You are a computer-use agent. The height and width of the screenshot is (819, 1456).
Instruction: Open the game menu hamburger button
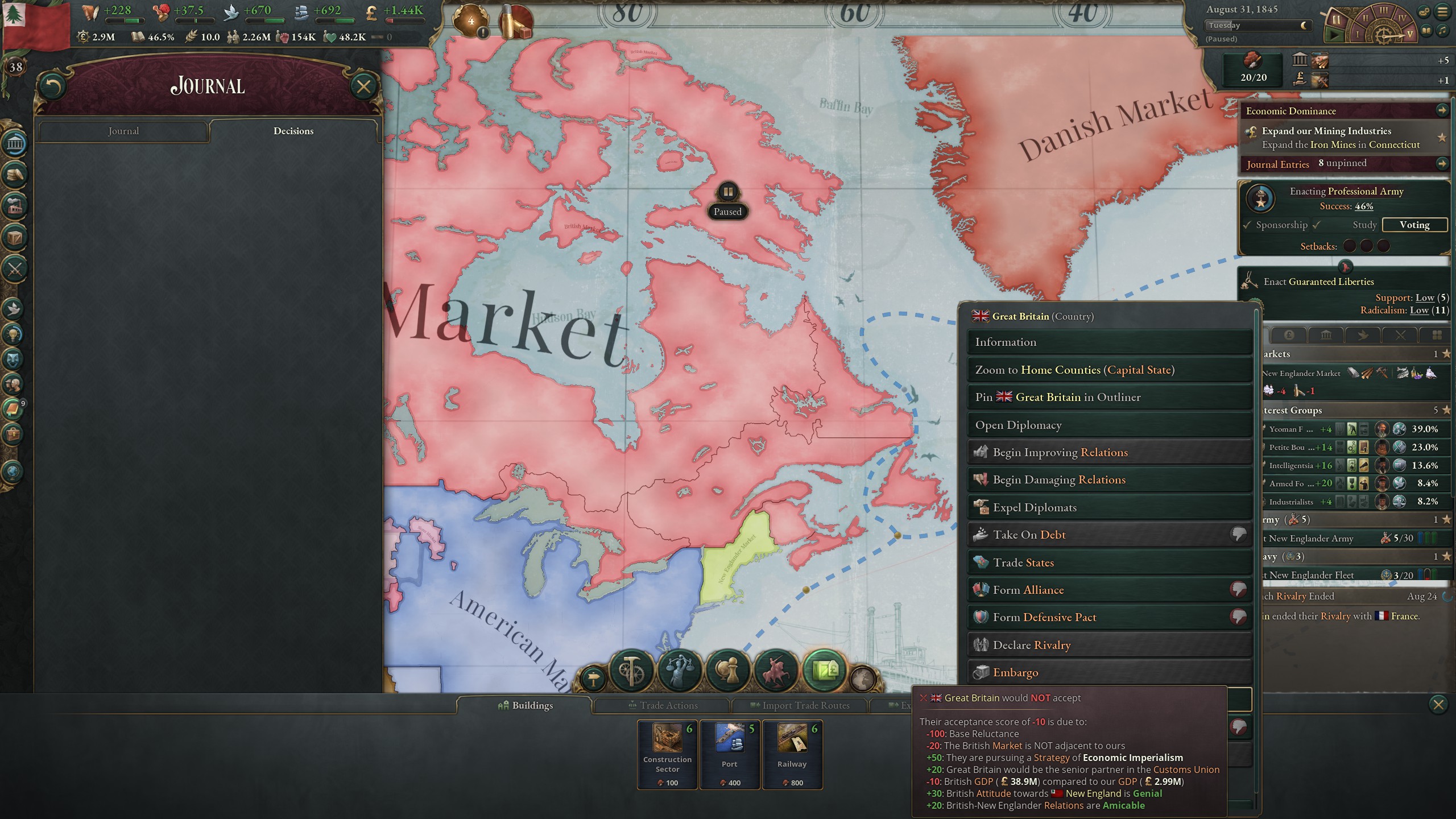[1443, 13]
